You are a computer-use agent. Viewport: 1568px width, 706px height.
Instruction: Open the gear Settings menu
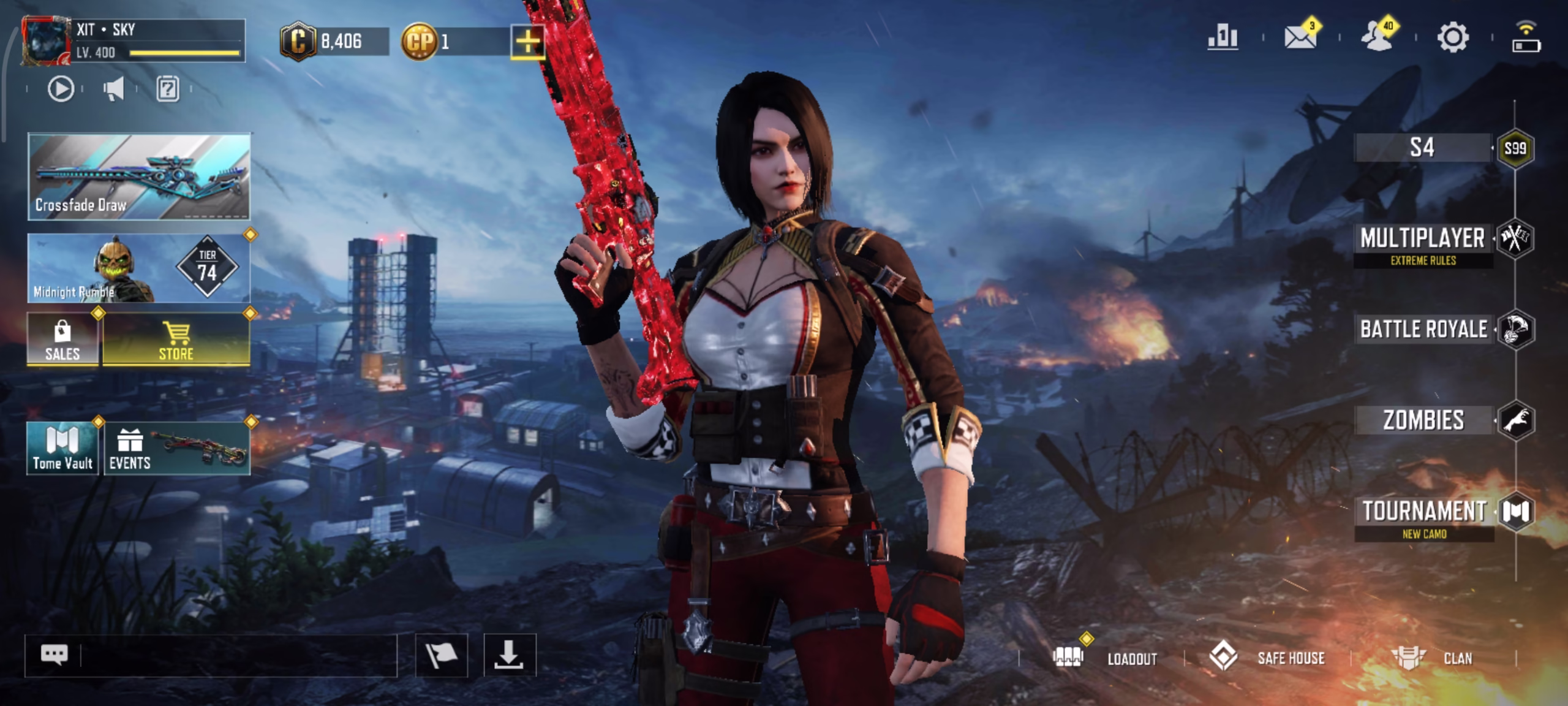click(x=1453, y=37)
